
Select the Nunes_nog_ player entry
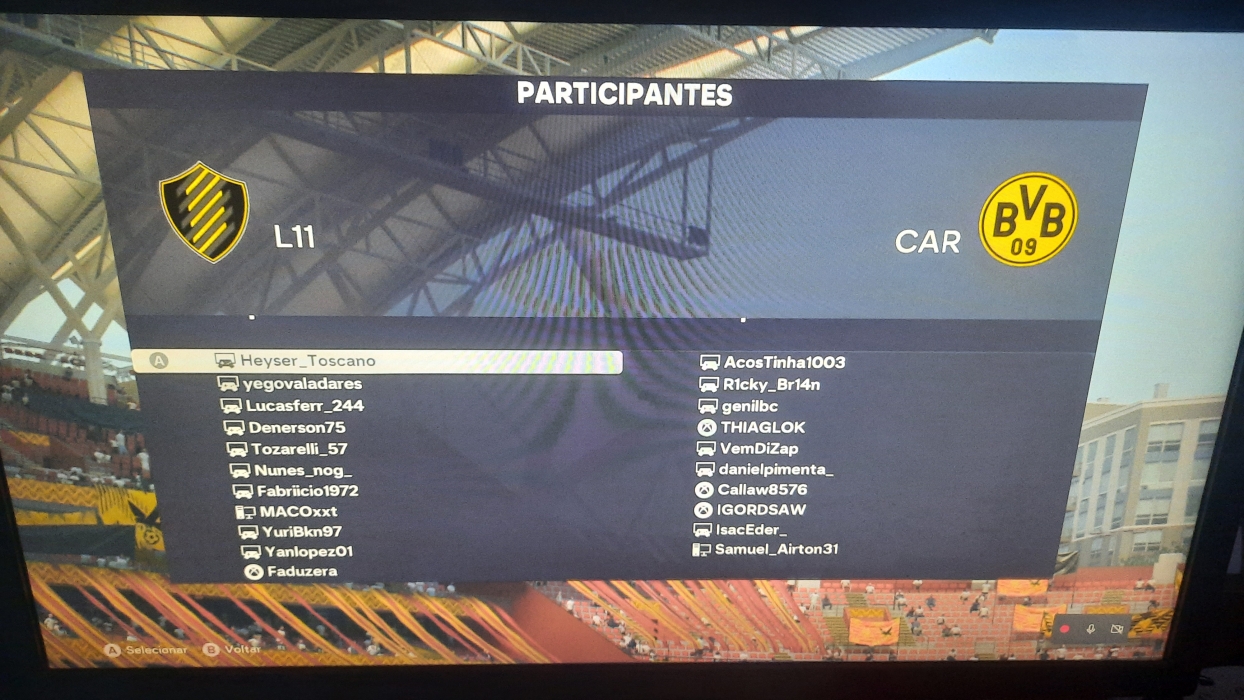302,470
